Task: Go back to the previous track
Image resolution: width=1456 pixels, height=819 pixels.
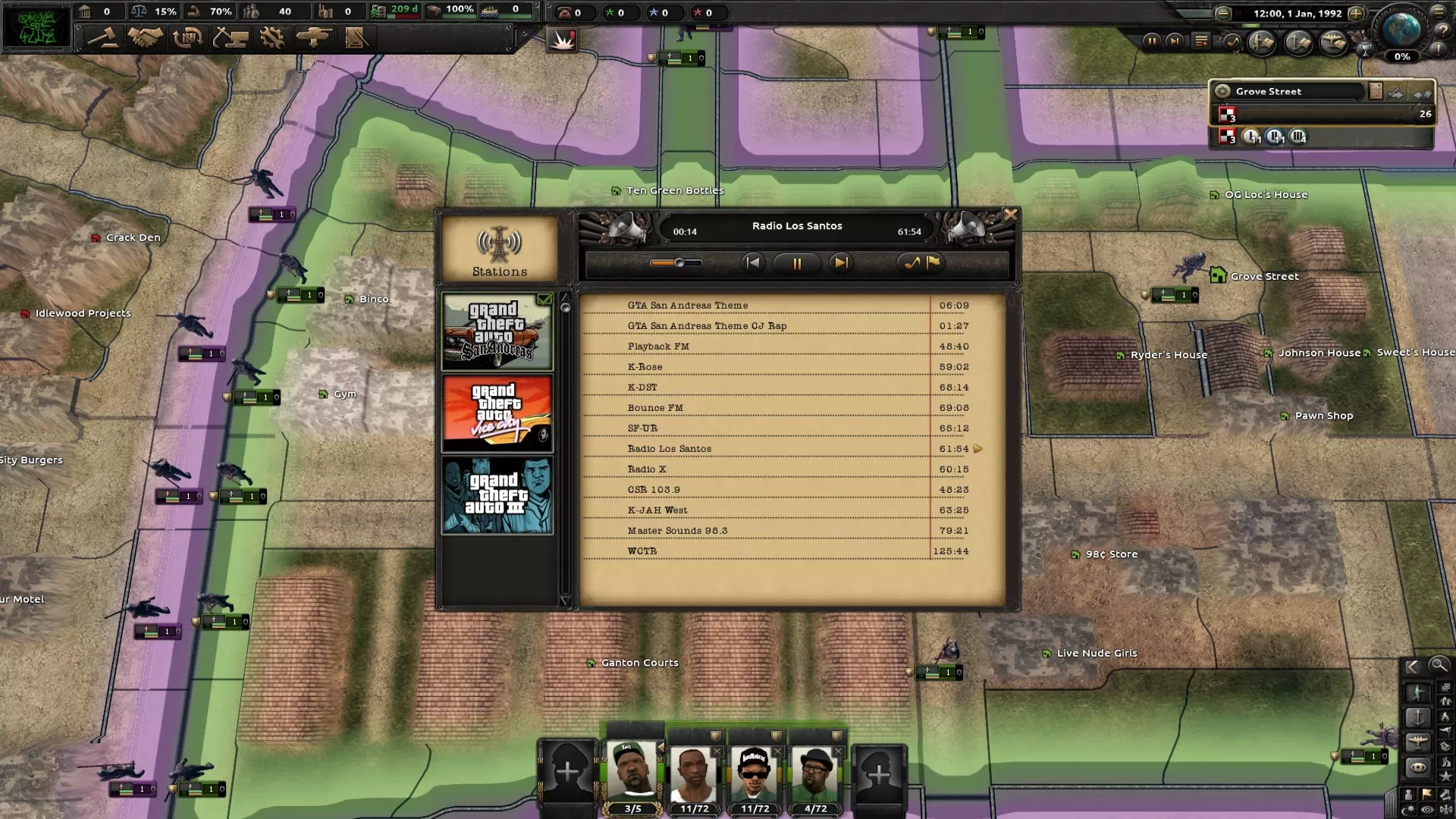Action: coord(752,263)
